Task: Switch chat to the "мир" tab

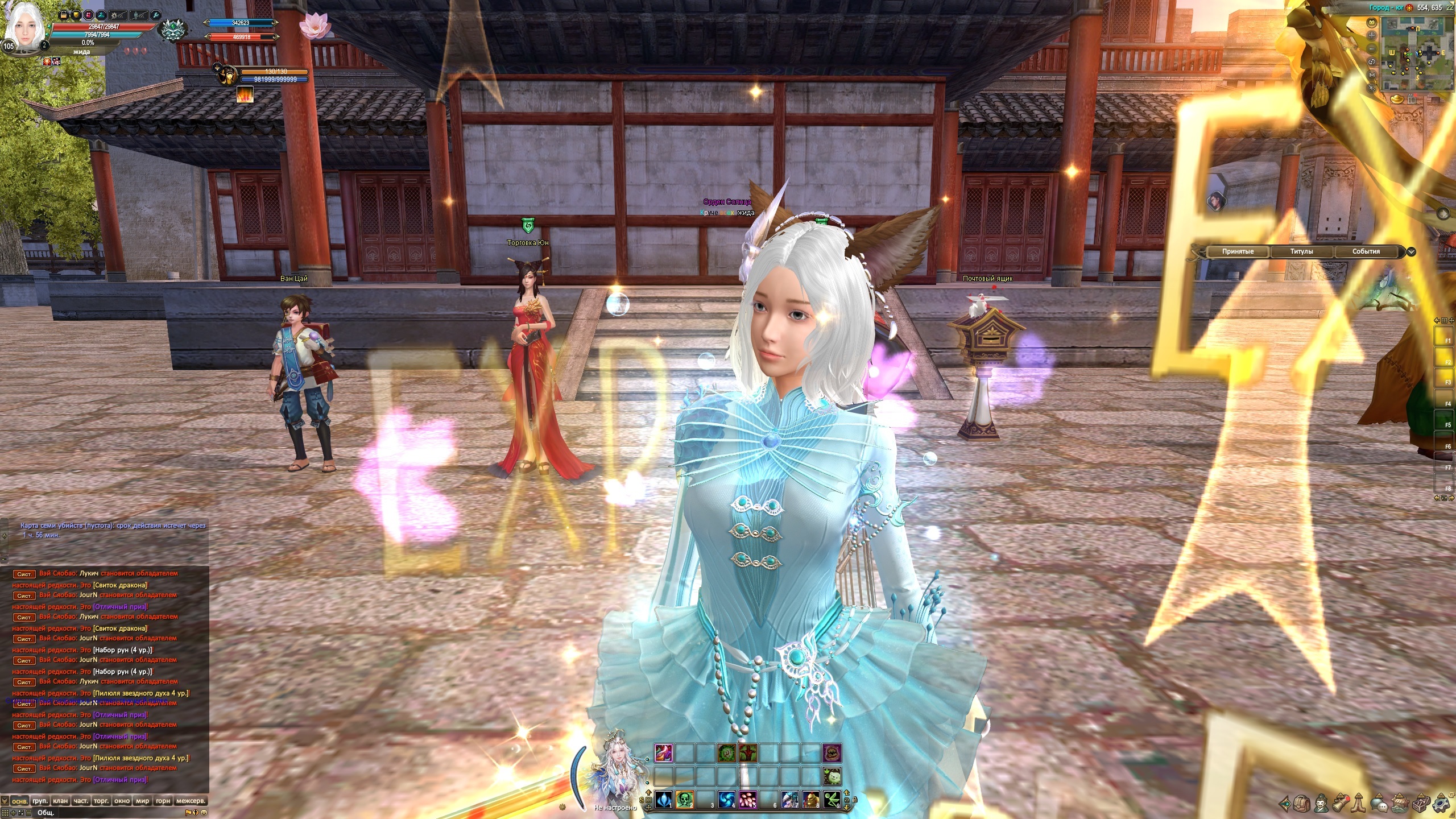Action: (x=142, y=801)
